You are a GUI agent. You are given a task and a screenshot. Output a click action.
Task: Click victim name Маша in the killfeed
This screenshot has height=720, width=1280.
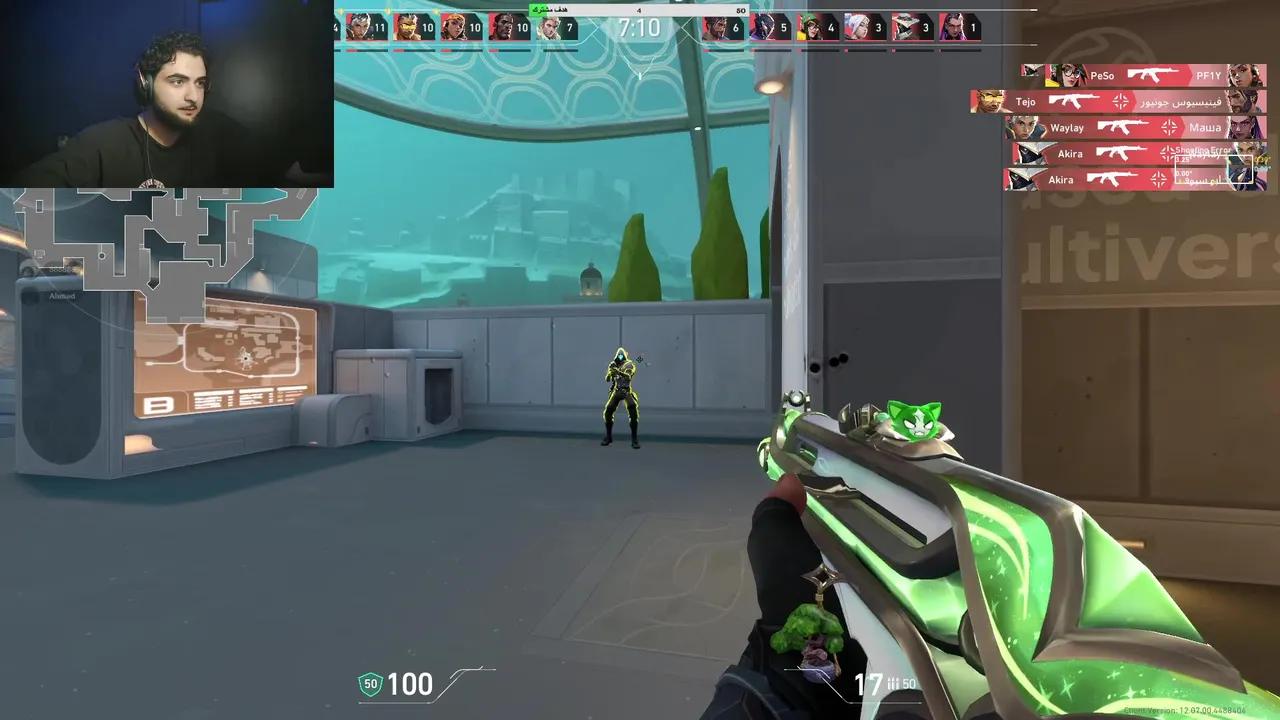[1205, 128]
